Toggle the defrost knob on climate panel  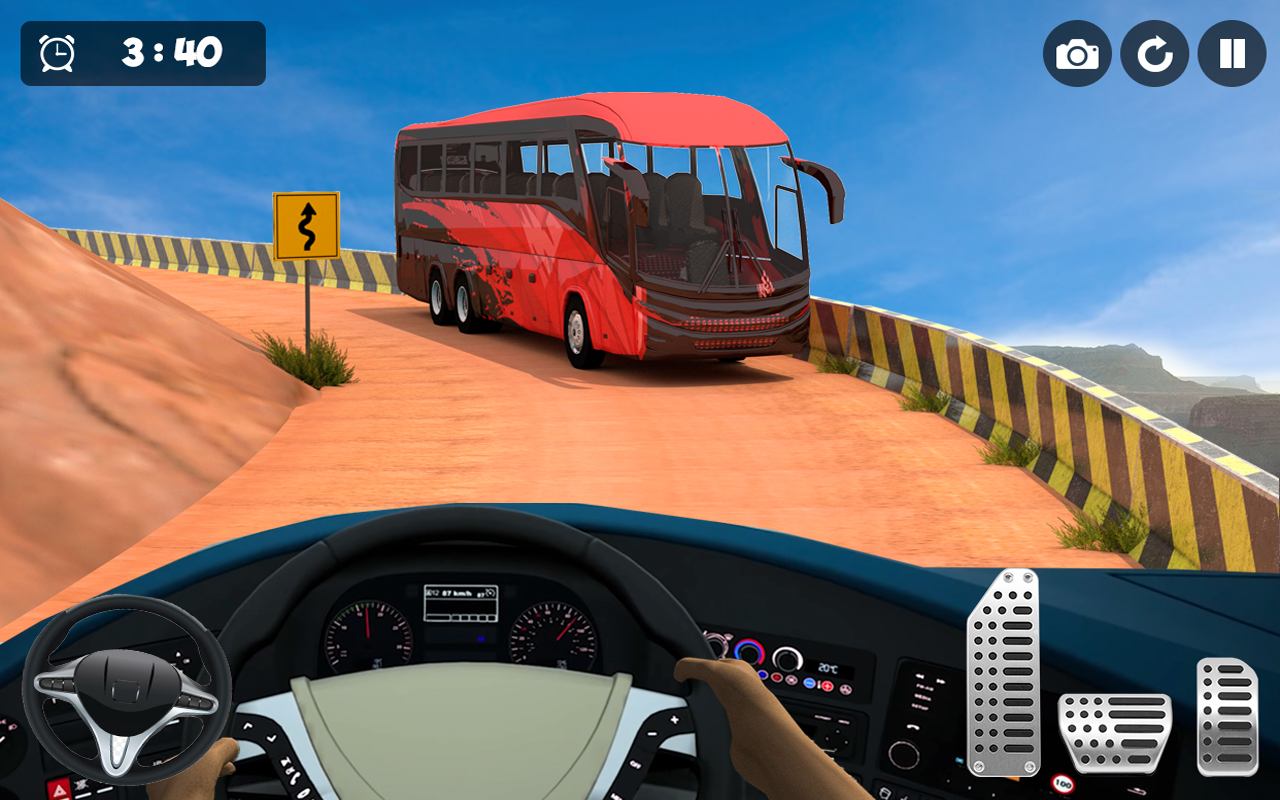coord(787,661)
